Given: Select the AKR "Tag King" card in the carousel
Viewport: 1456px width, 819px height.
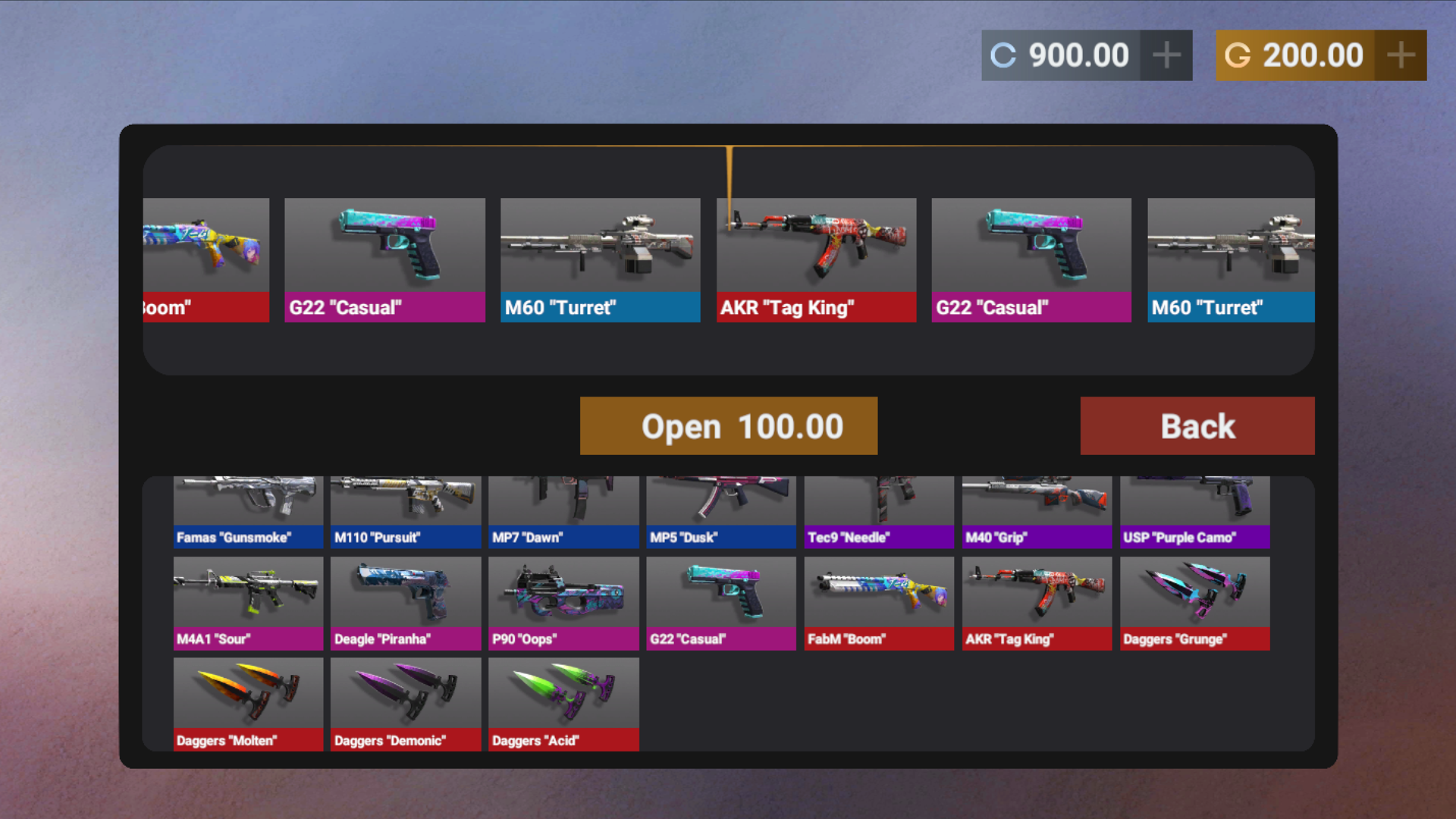Looking at the screenshot, I should (x=816, y=258).
